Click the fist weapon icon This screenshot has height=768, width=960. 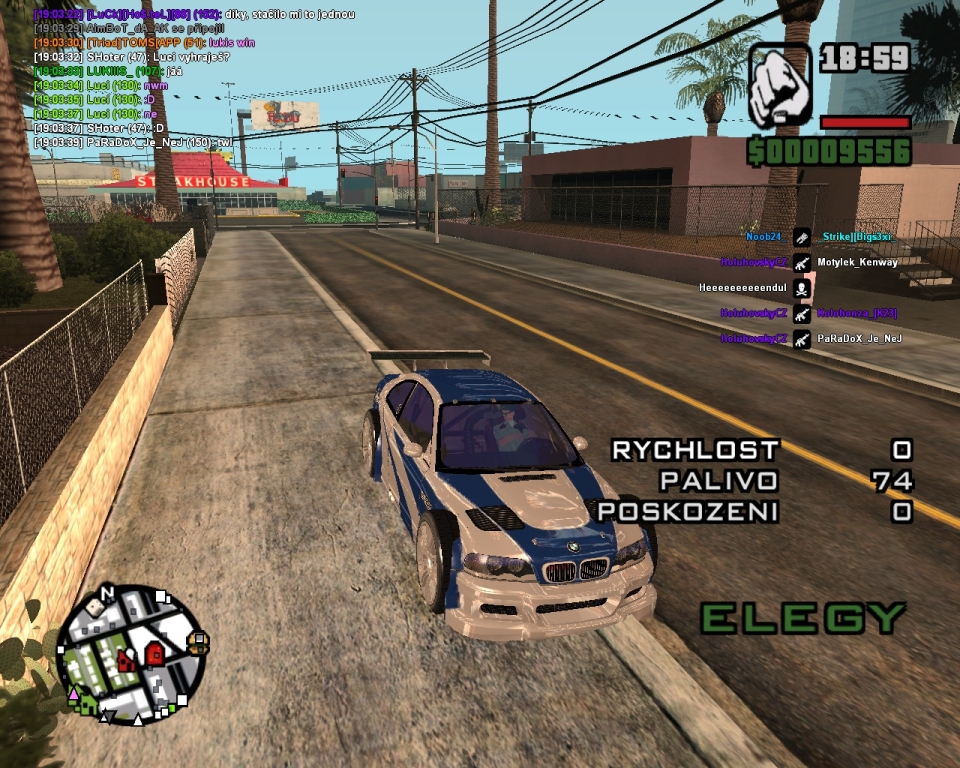tap(780, 84)
